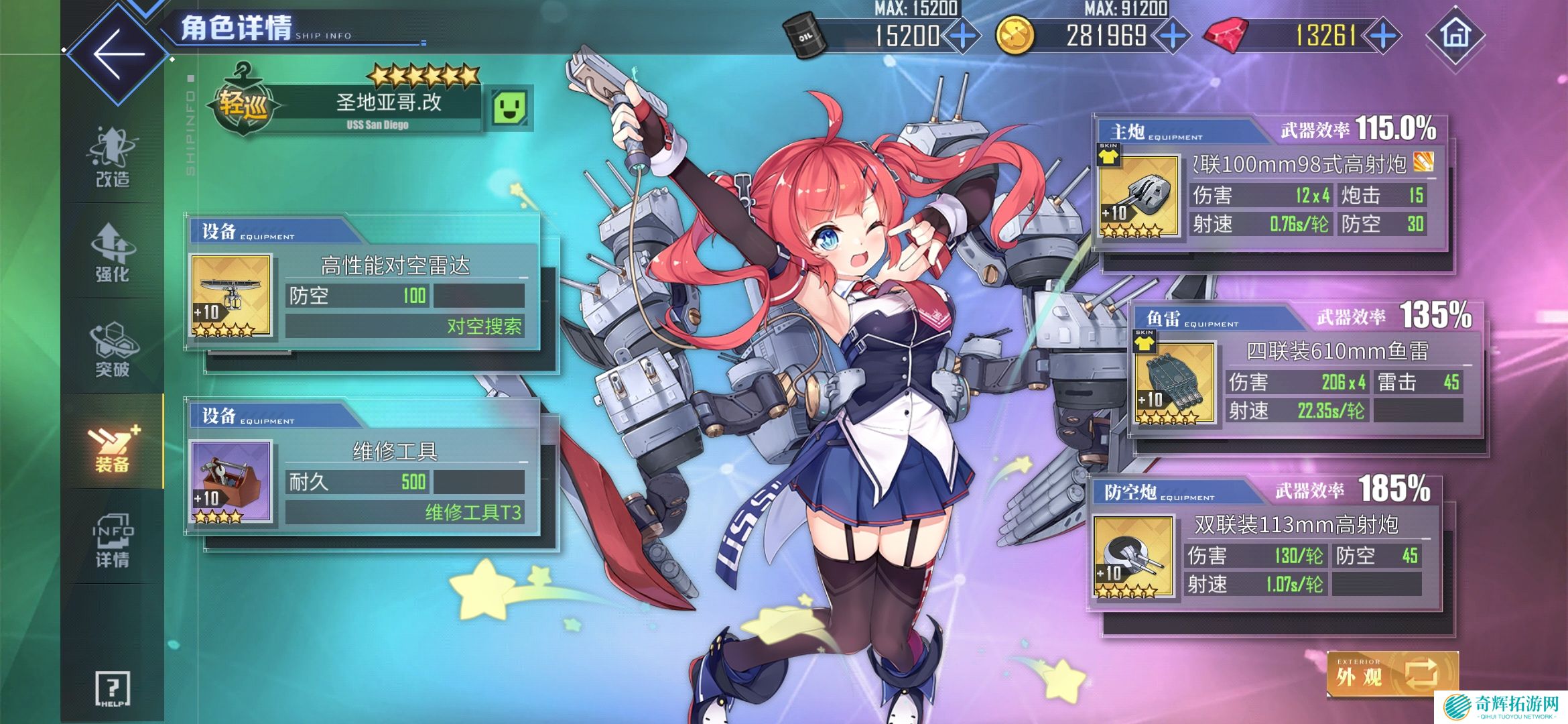Return to the home screen
1568x724 pixels.
point(1455,35)
